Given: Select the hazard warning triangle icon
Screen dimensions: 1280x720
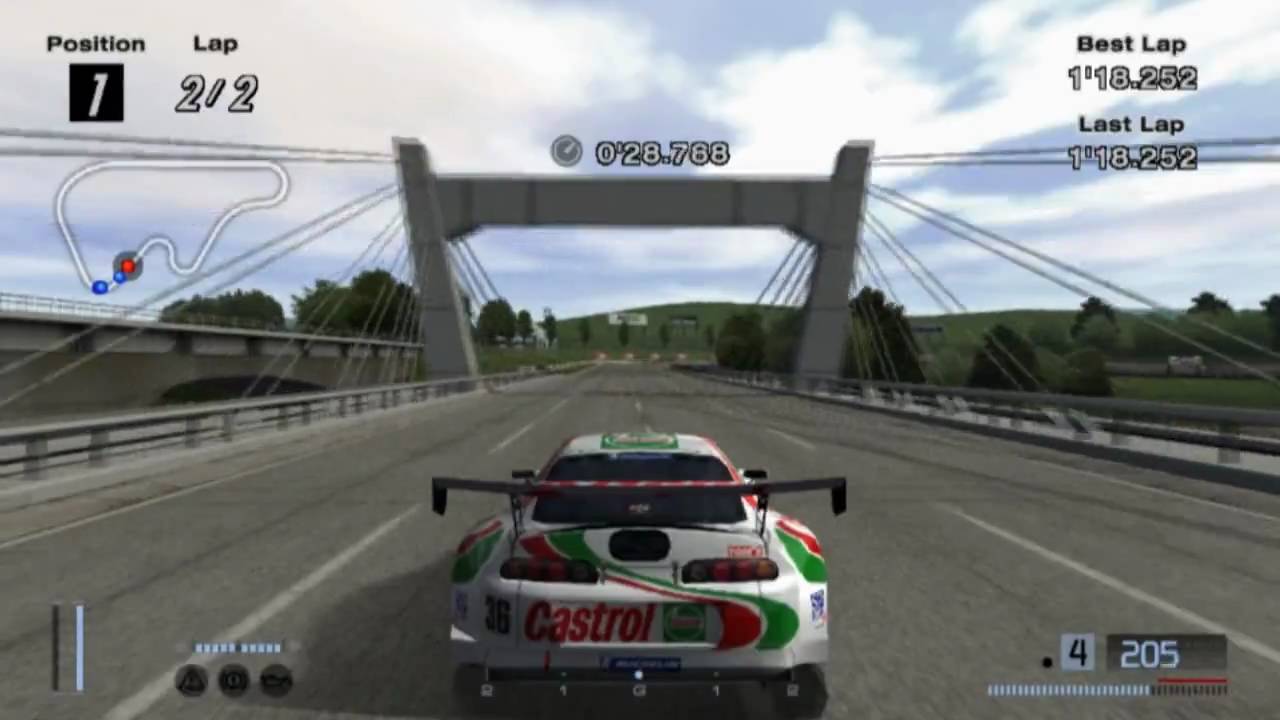Looking at the screenshot, I should [192, 678].
